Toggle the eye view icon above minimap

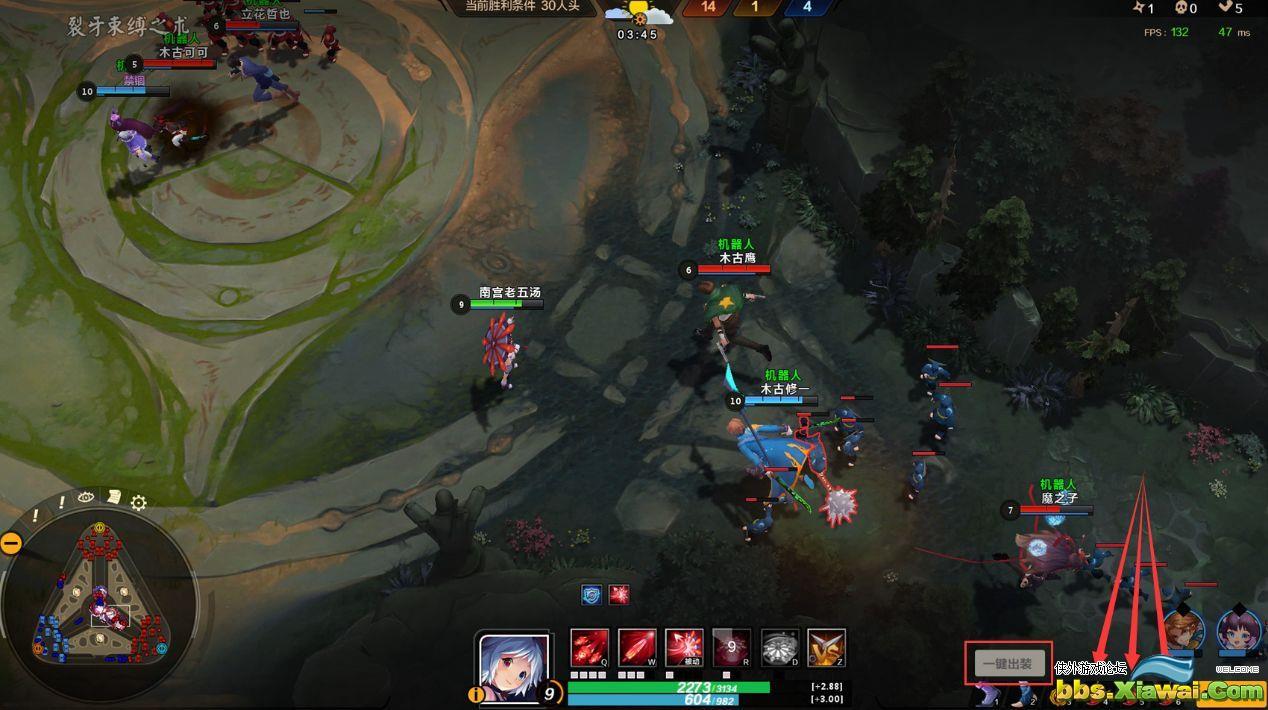[x=86, y=497]
